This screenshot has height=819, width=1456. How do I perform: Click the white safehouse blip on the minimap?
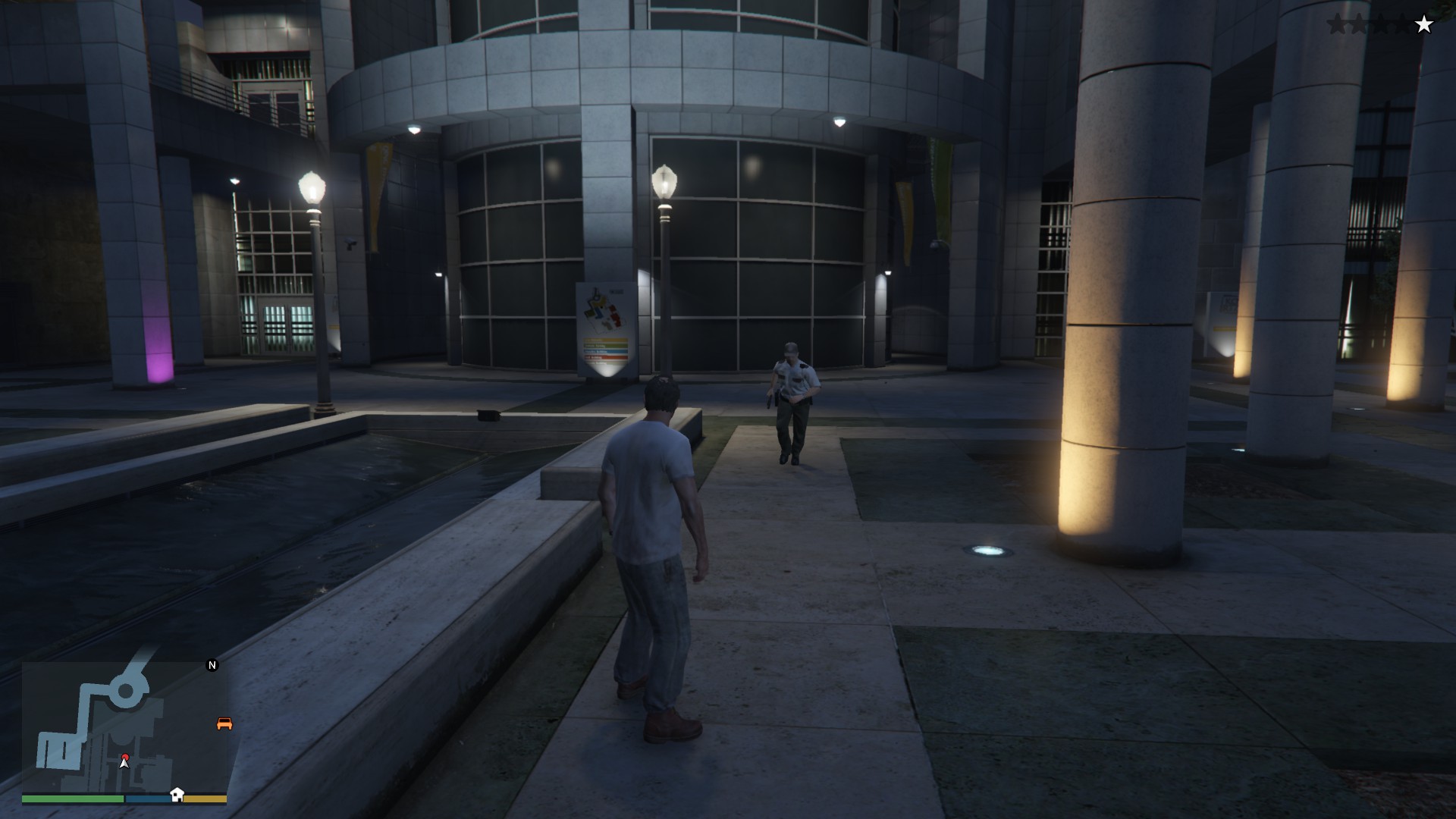(x=177, y=794)
